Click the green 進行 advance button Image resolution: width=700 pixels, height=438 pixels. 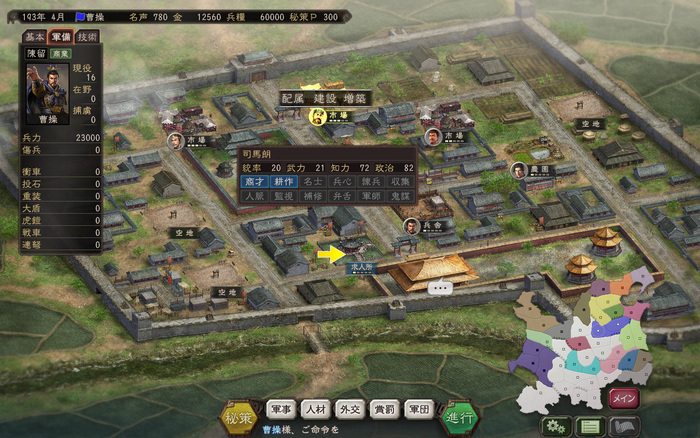click(460, 415)
